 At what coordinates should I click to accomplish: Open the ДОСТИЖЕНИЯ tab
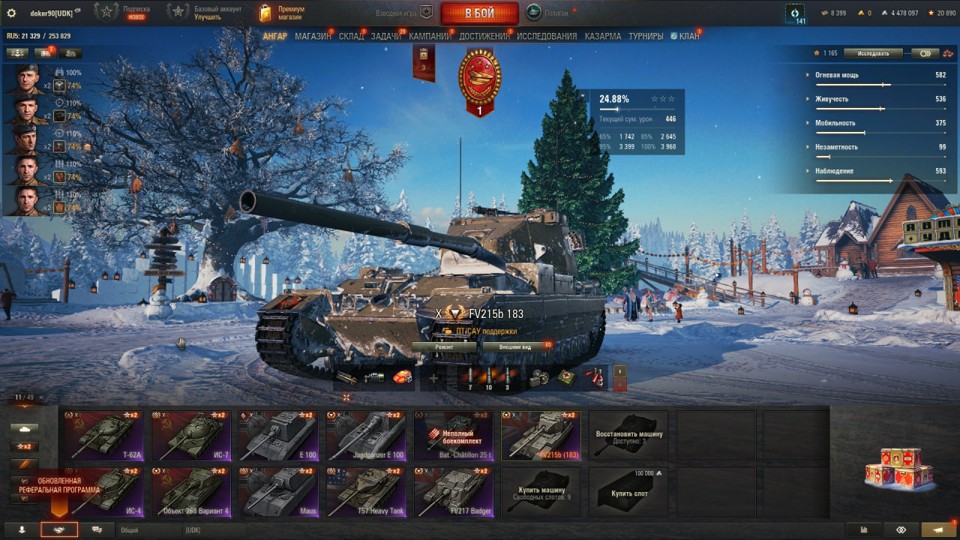[x=484, y=36]
